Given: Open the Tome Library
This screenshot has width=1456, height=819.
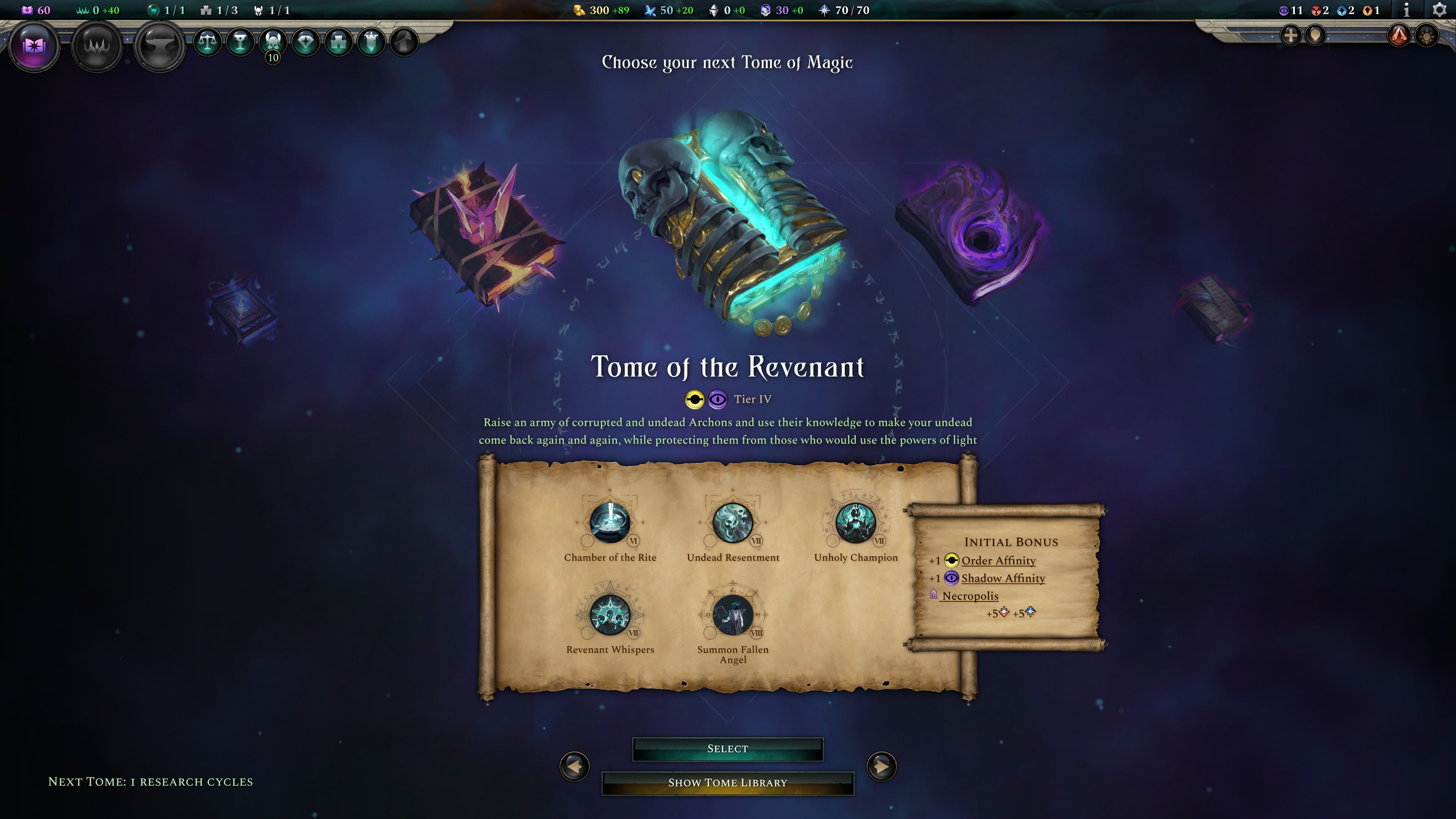Looking at the screenshot, I should coord(728,783).
